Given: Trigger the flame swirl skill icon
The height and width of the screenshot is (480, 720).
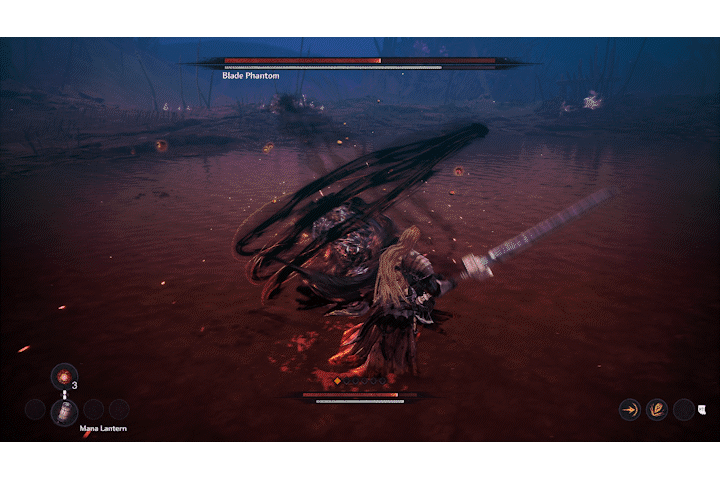Looking at the screenshot, I should click(657, 409).
